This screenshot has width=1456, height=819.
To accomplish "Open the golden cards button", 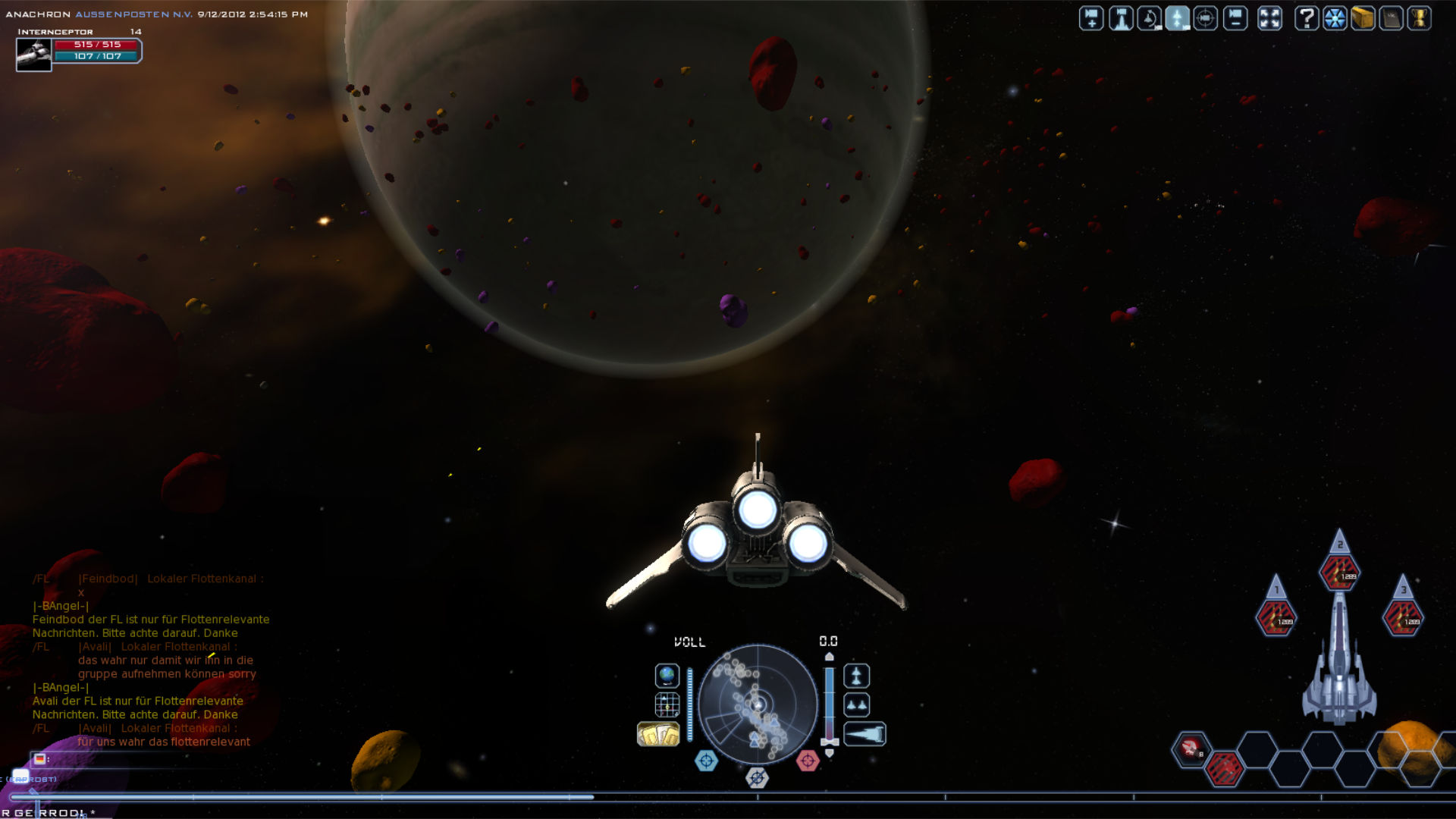I will 658,734.
